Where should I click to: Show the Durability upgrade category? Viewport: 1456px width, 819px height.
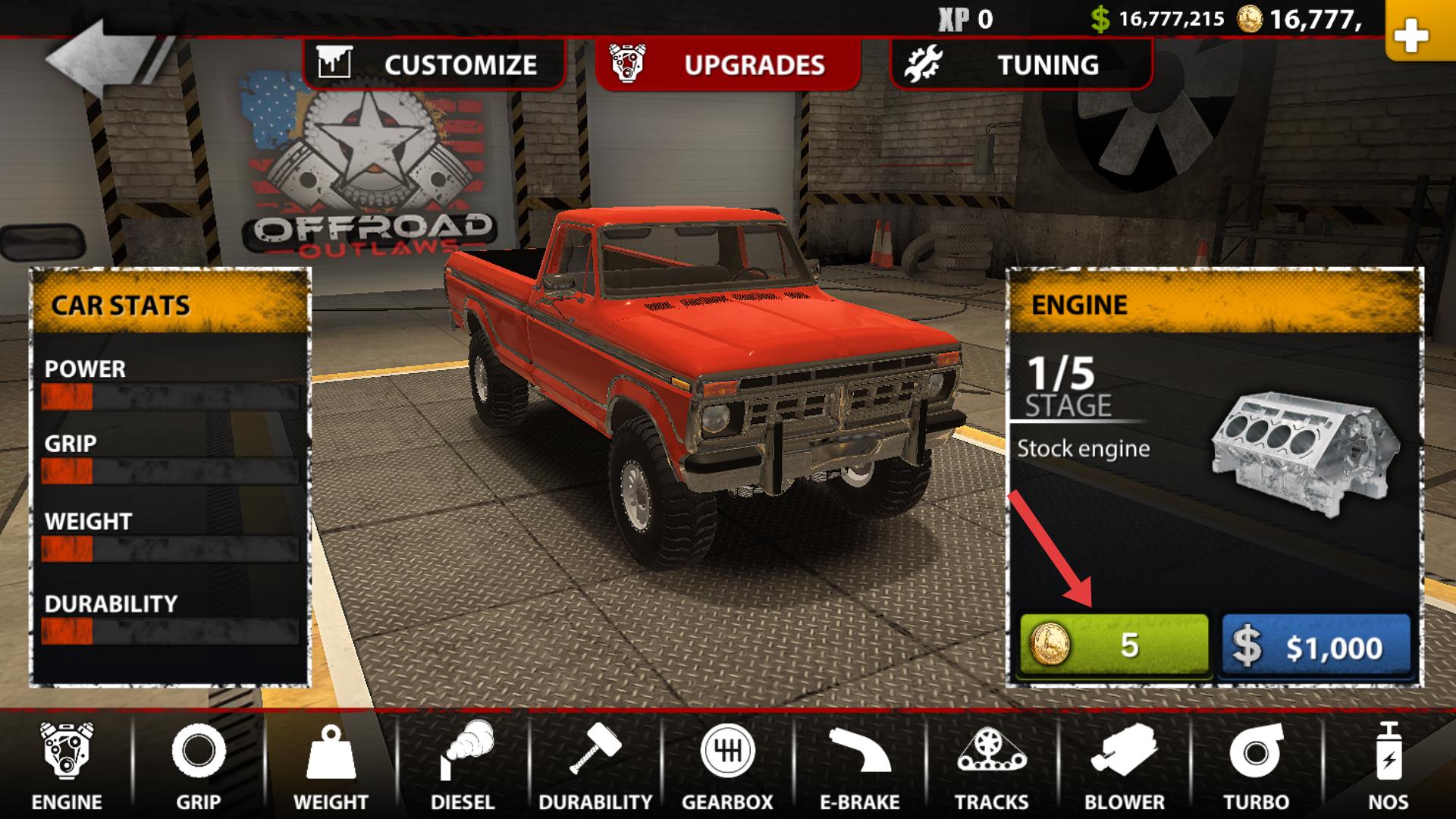(595, 766)
